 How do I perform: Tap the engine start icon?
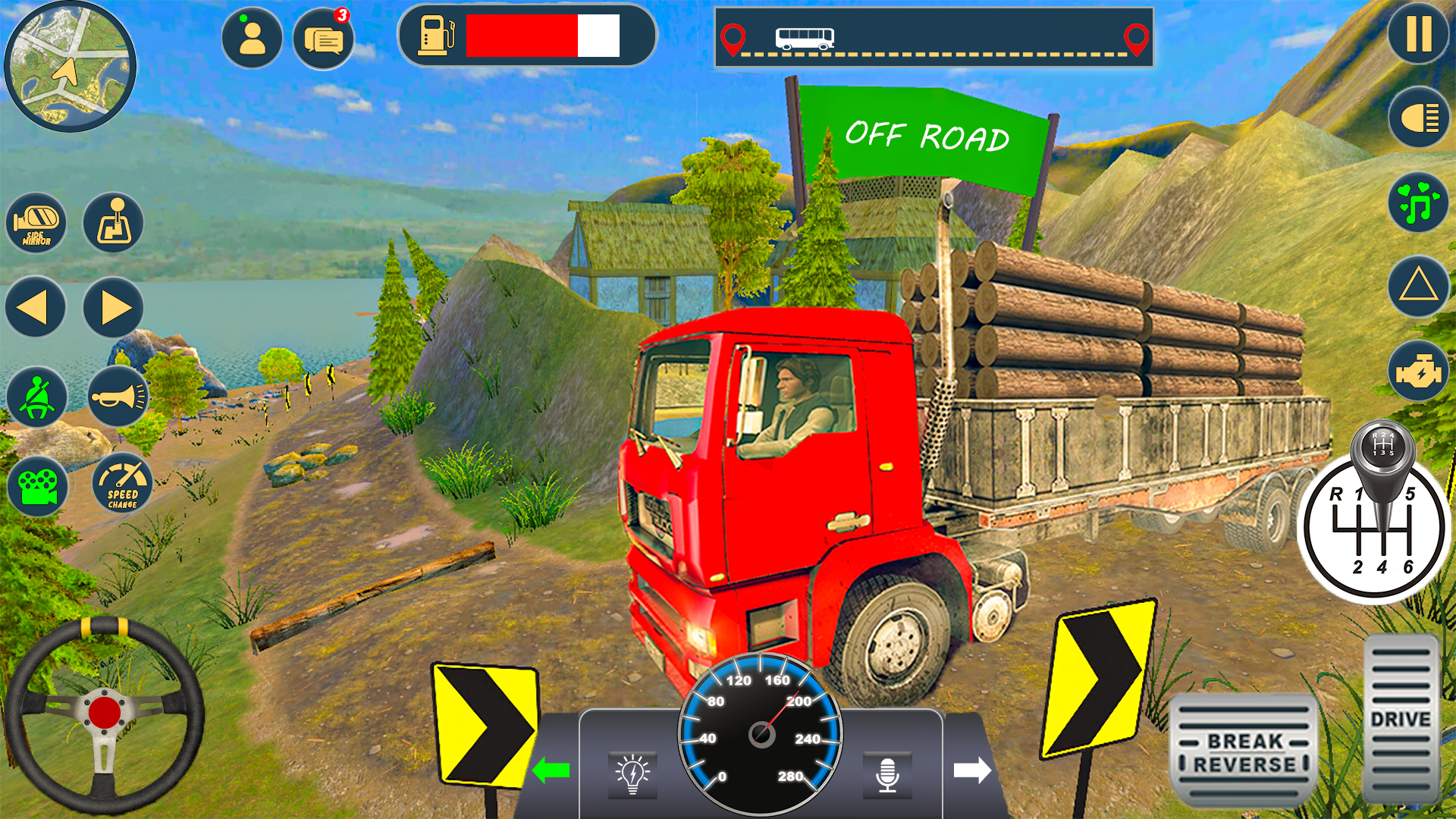1419,372
